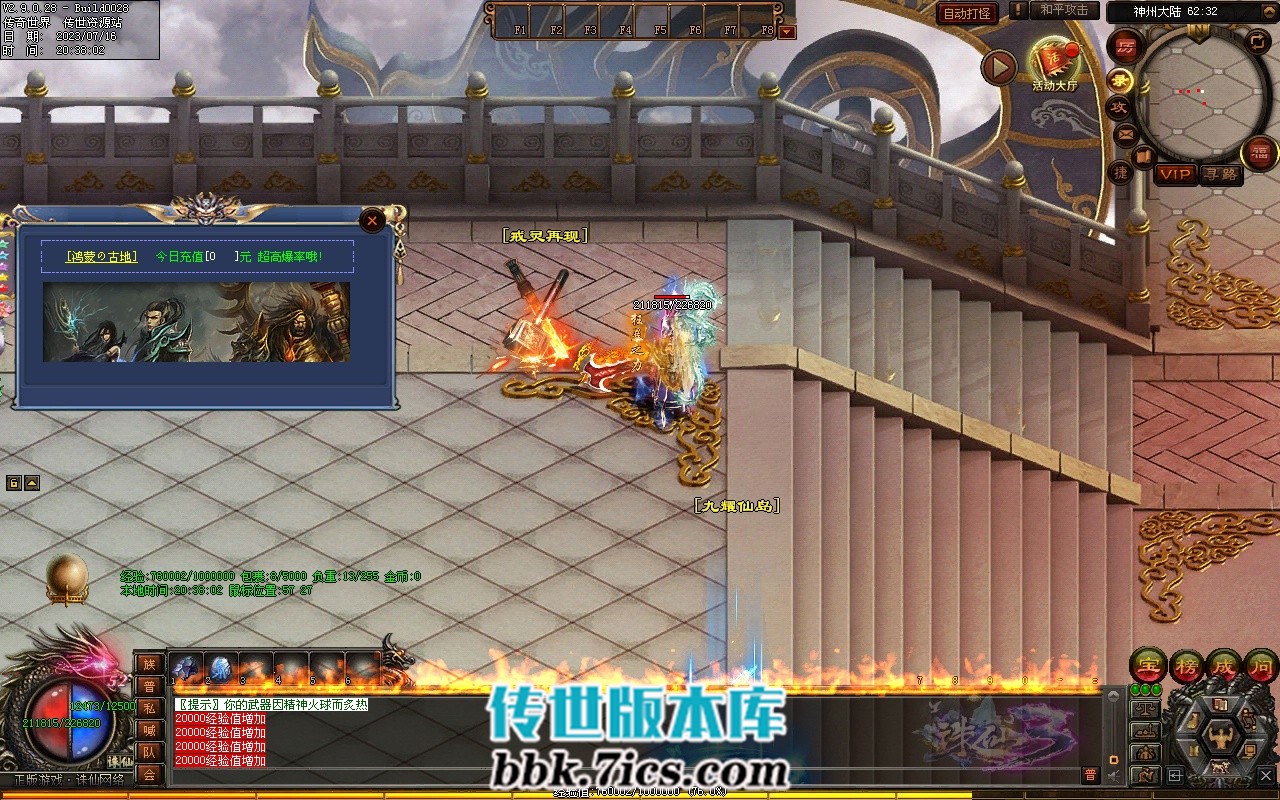Select the 私 private chat channel
This screenshot has width=1280, height=800.
click(x=149, y=707)
